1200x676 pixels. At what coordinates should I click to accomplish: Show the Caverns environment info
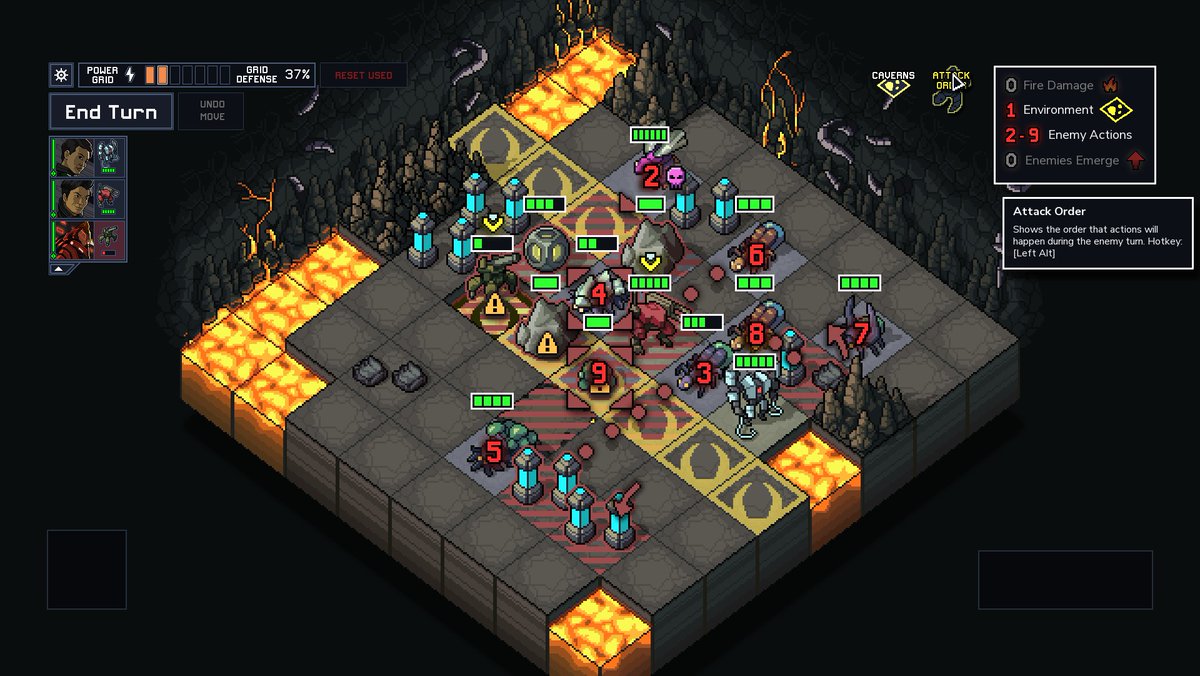coord(893,82)
